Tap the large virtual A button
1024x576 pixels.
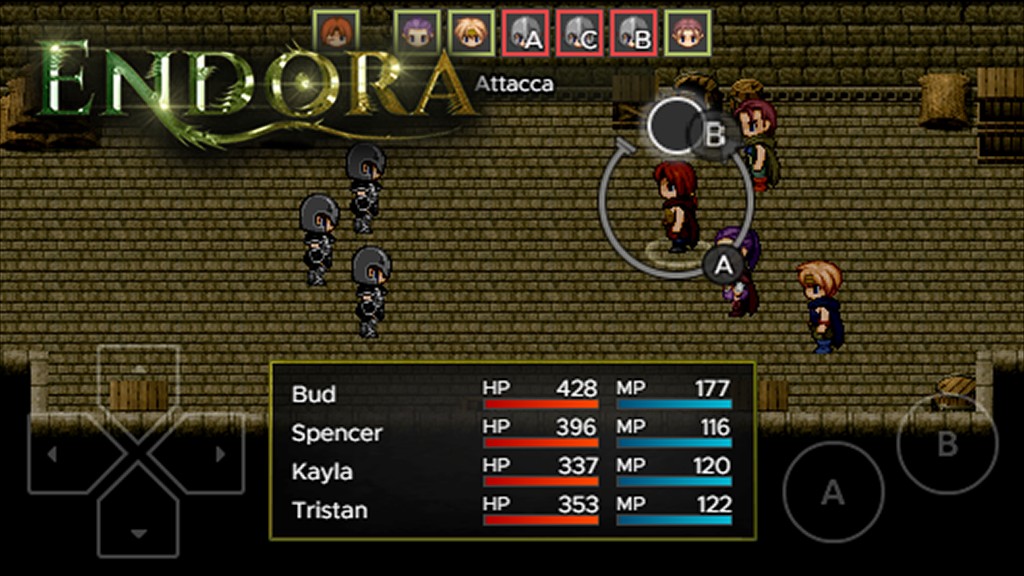[832, 492]
